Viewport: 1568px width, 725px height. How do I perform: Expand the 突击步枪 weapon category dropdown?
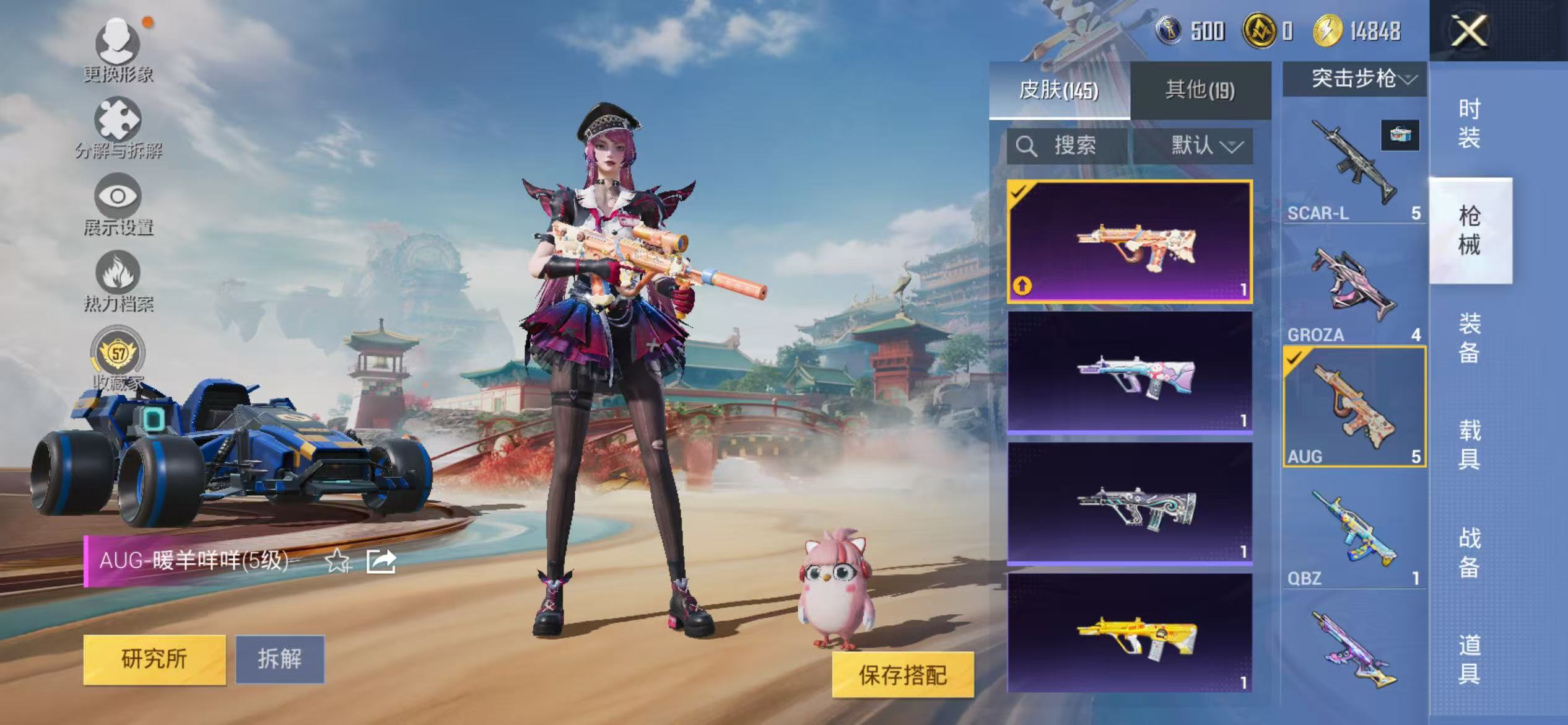coord(1354,80)
